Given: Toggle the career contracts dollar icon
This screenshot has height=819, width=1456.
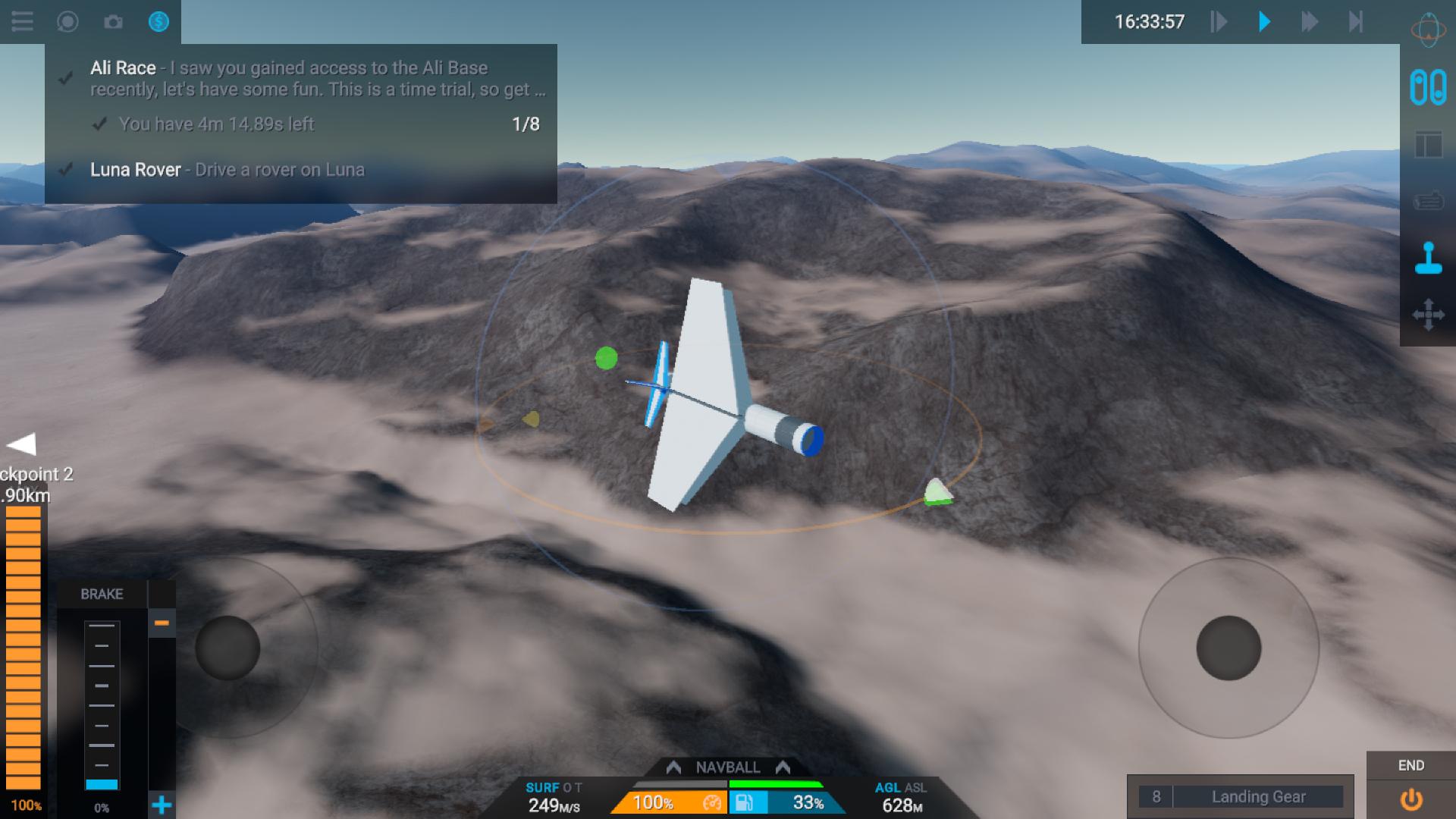Looking at the screenshot, I should (x=158, y=21).
